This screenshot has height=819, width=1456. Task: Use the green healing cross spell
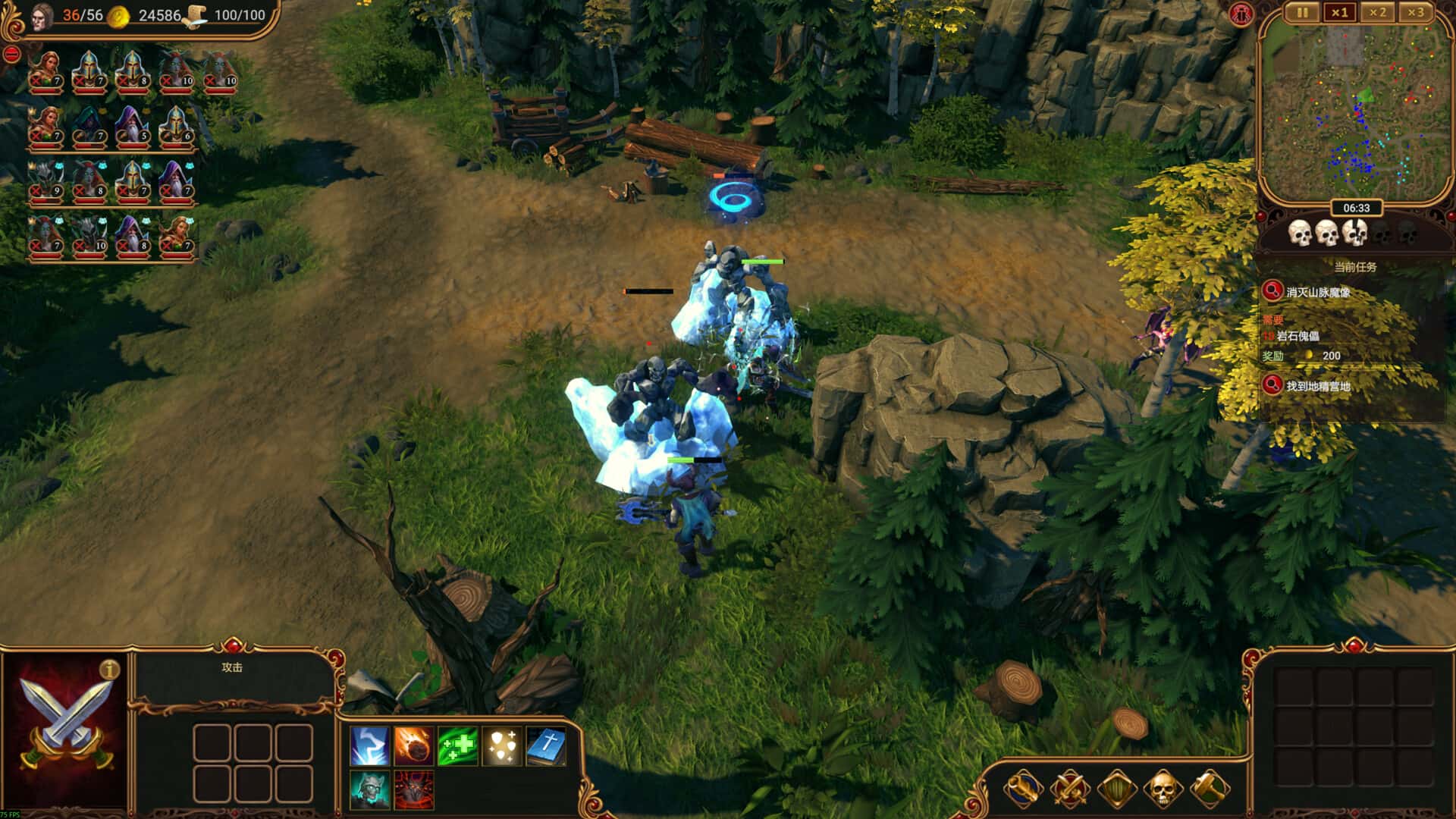click(458, 746)
